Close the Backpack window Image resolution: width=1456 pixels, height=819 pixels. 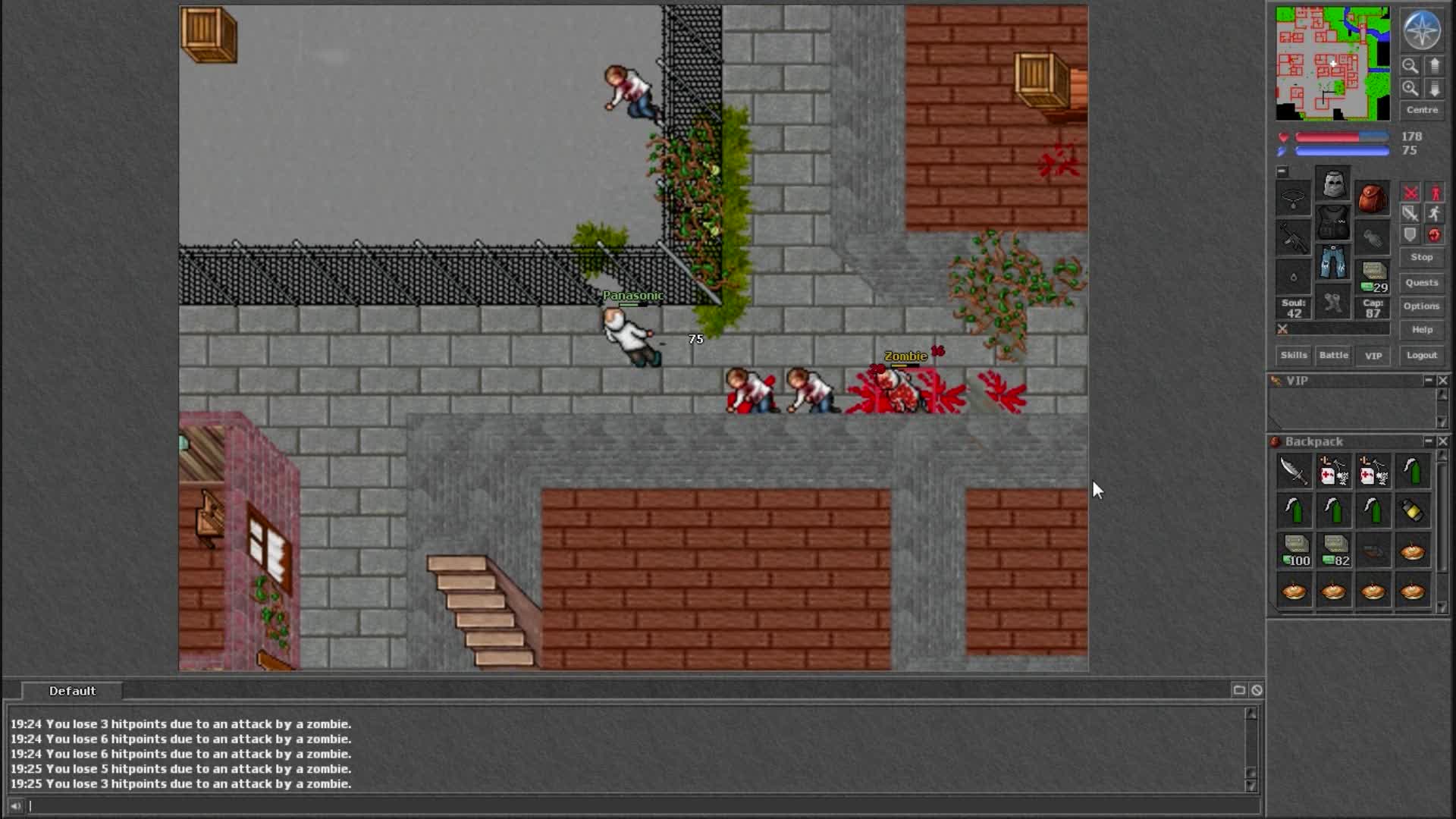coord(1442,441)
